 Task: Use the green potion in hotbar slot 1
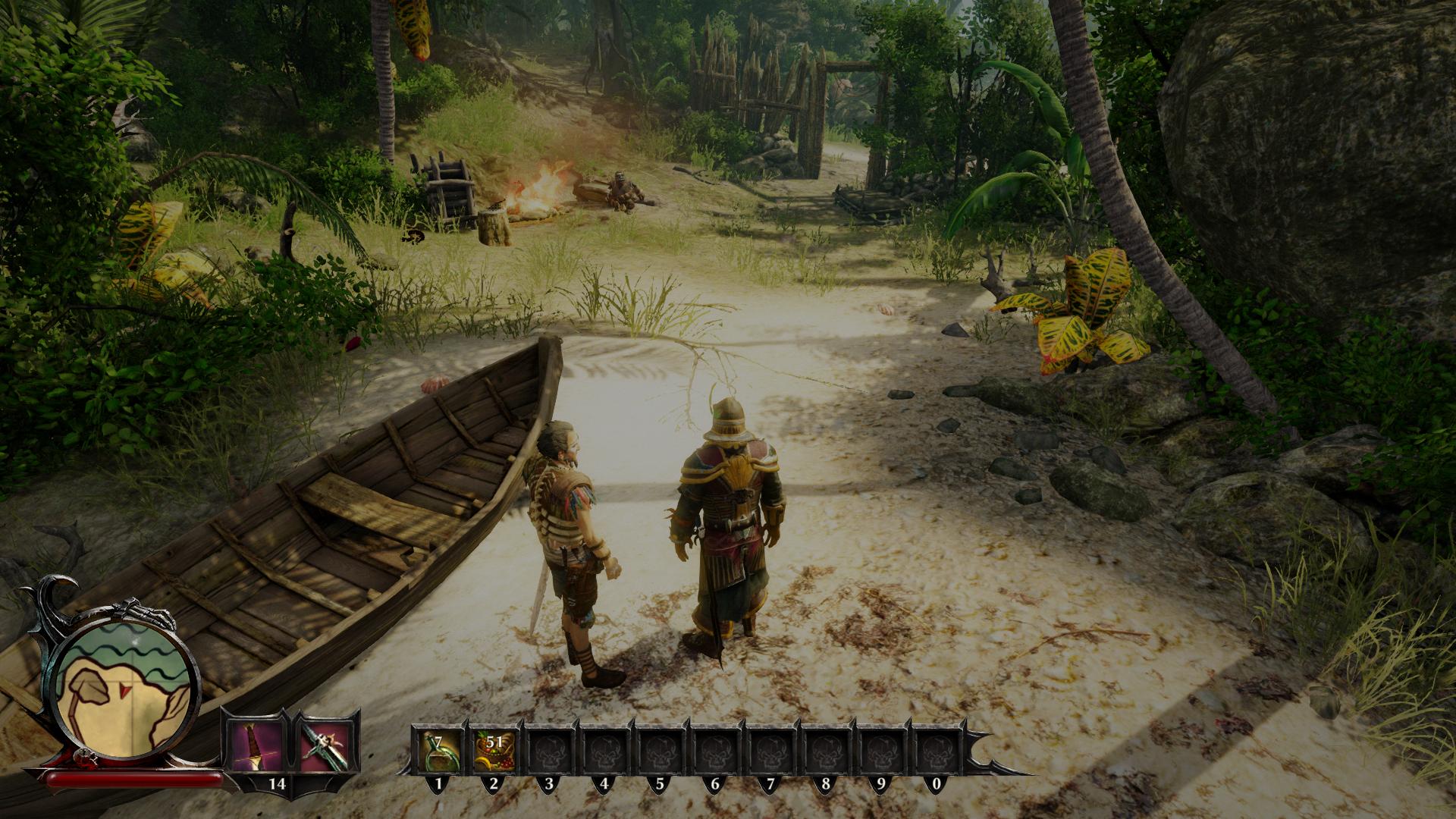point(439,750)
